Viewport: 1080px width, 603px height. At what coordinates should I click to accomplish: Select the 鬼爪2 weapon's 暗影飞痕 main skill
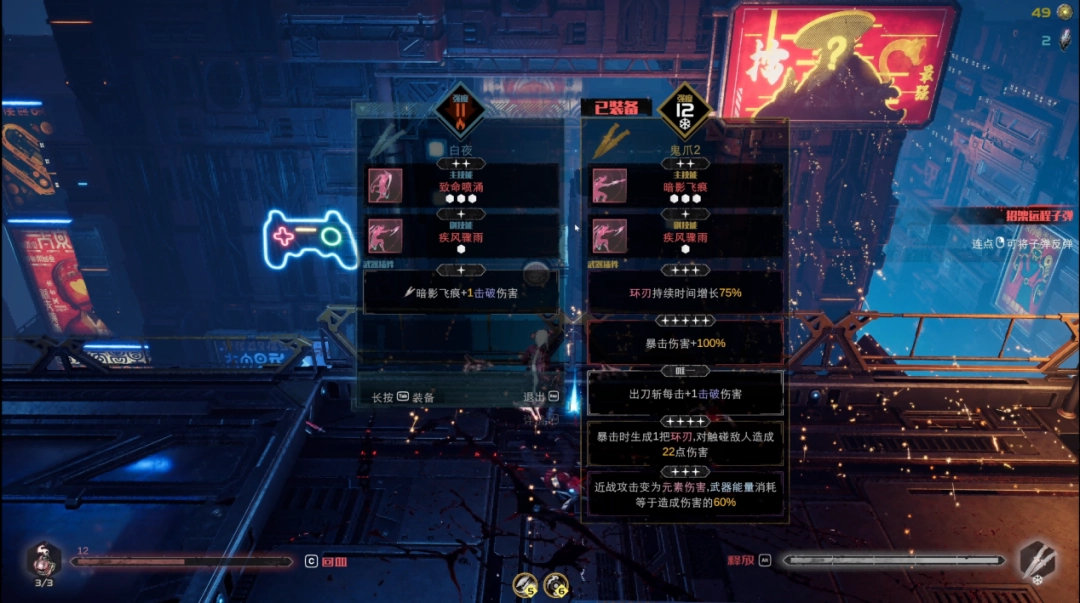[x=686, y=186]
